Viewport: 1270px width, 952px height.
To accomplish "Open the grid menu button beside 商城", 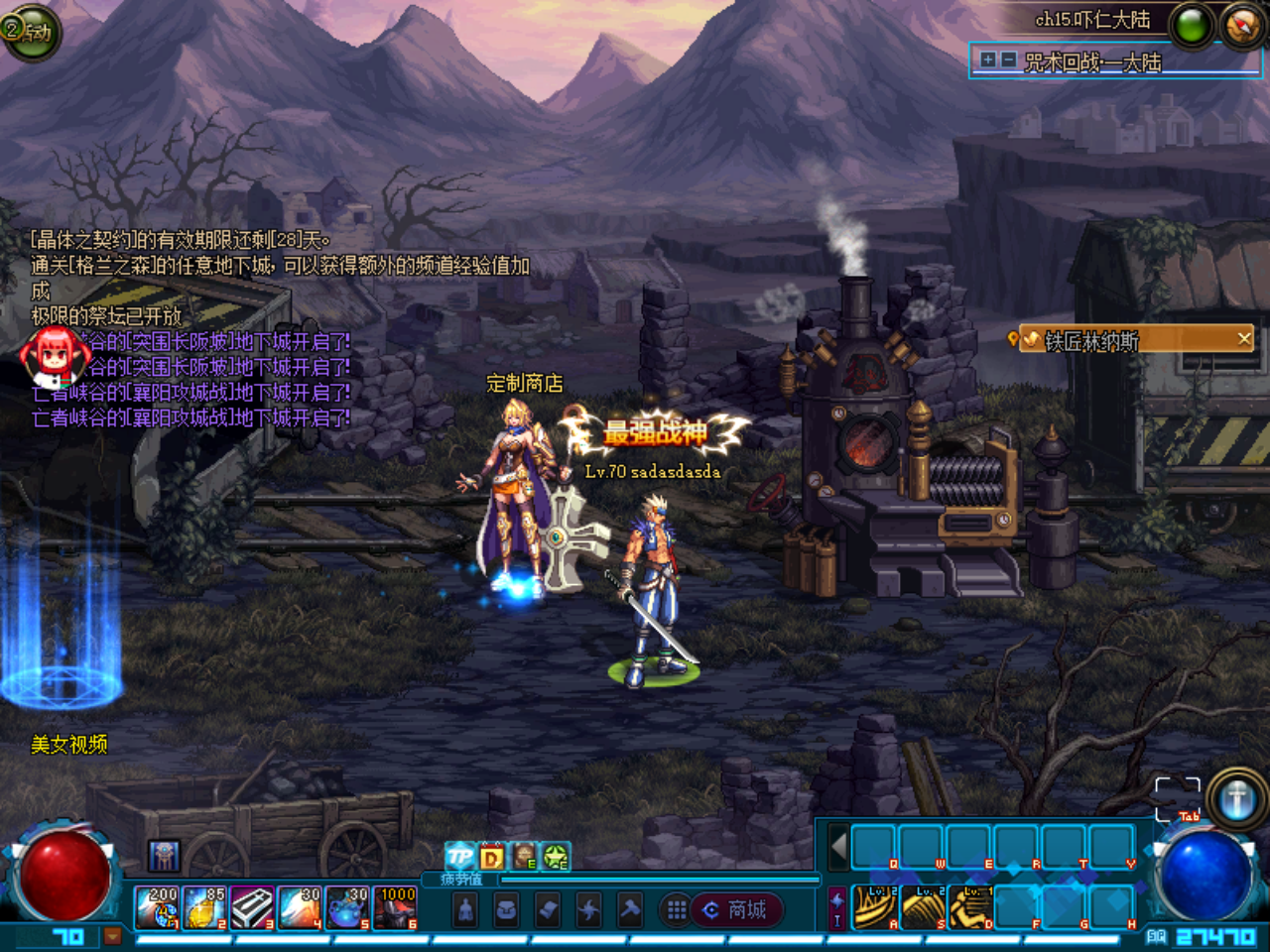I will 677,910.
